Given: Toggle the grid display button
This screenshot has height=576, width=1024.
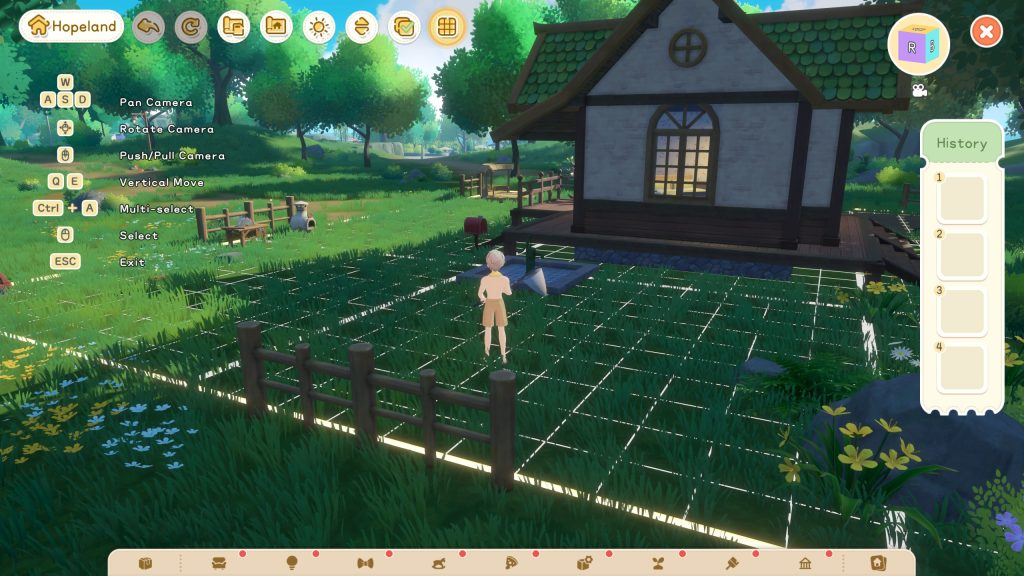Looking at the screenshot, I should point(447,26).
